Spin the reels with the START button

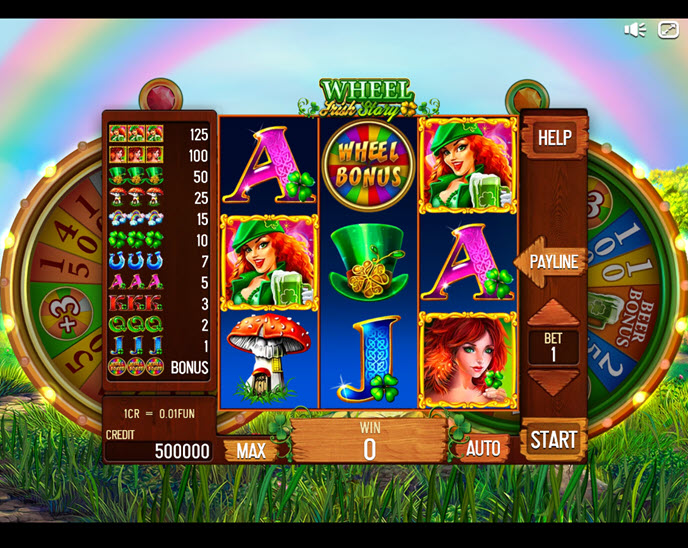click(553, 439)
